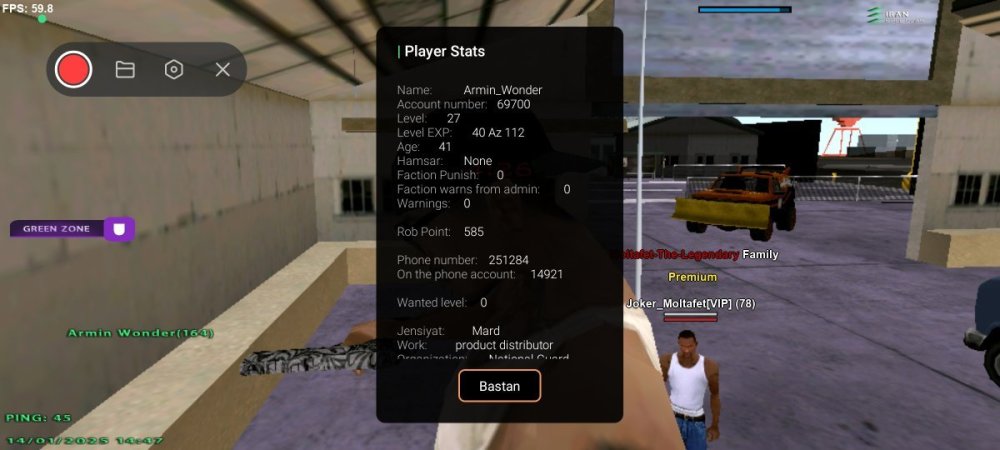The image size is (1000, 450).
Task: Open the recorder settings hexagon icon
Action: pyautogui.click(x=174, y=69)
